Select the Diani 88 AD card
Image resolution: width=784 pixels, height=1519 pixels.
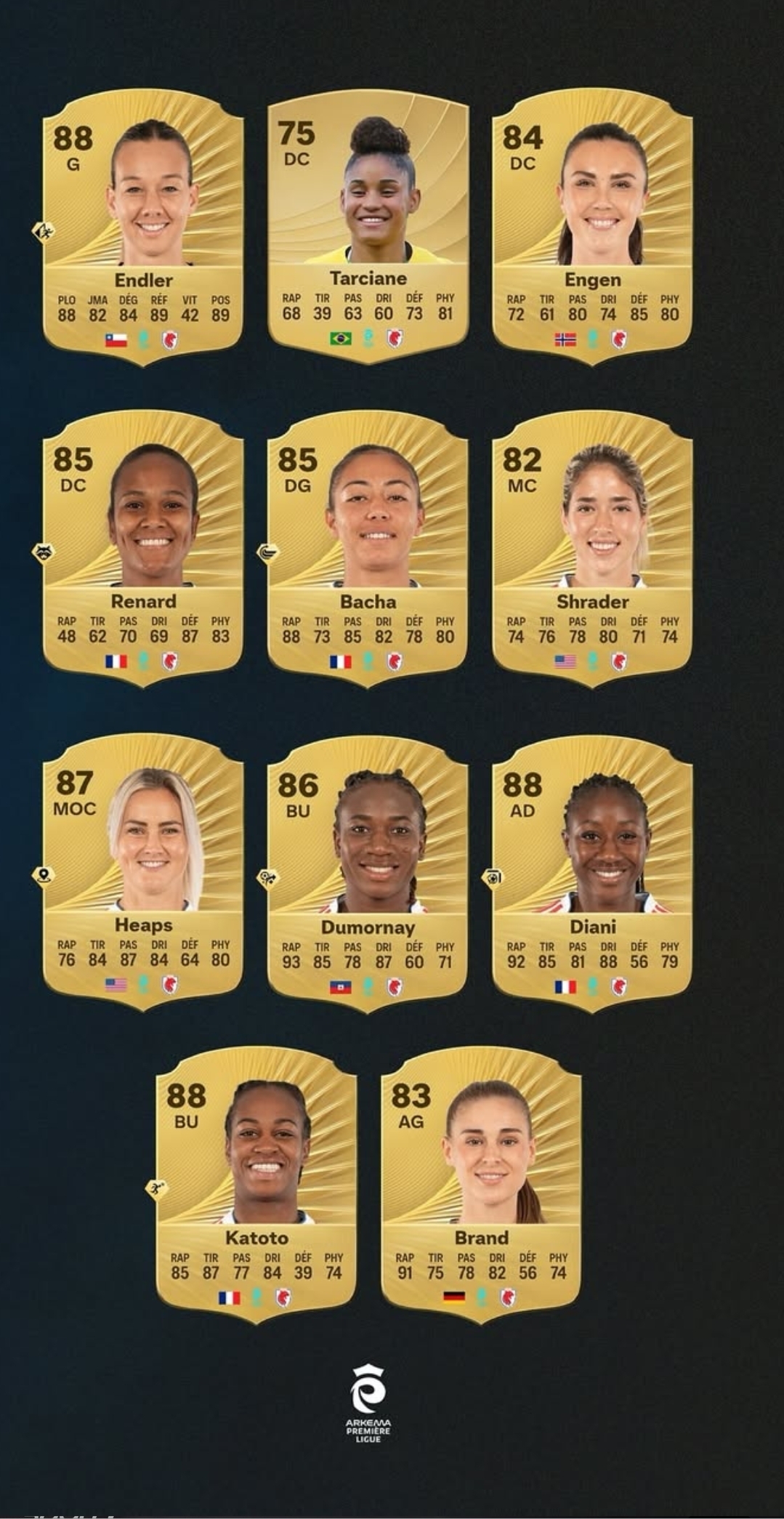[x=592, y=871]
